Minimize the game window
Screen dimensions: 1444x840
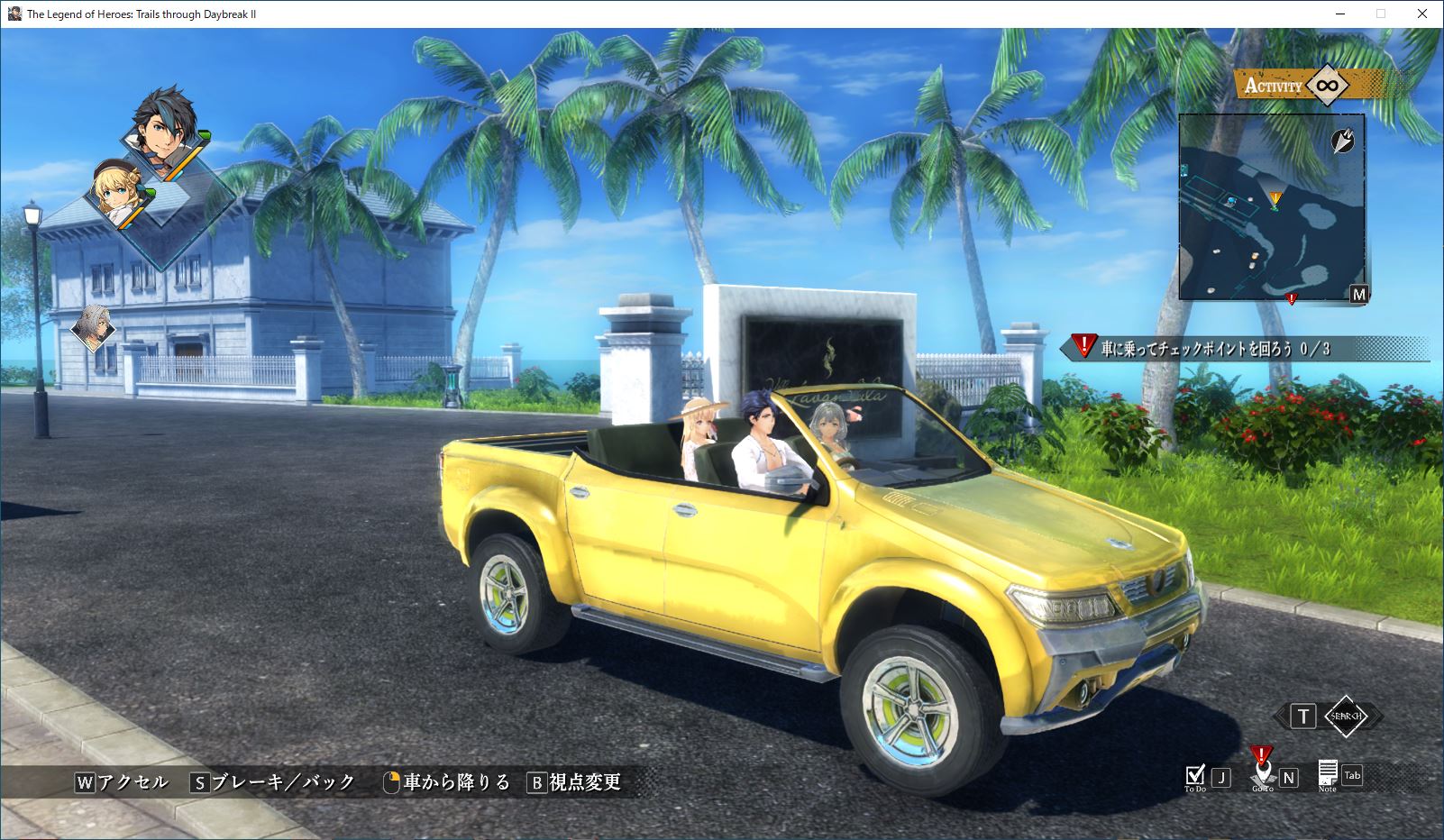pos(1340,14)
